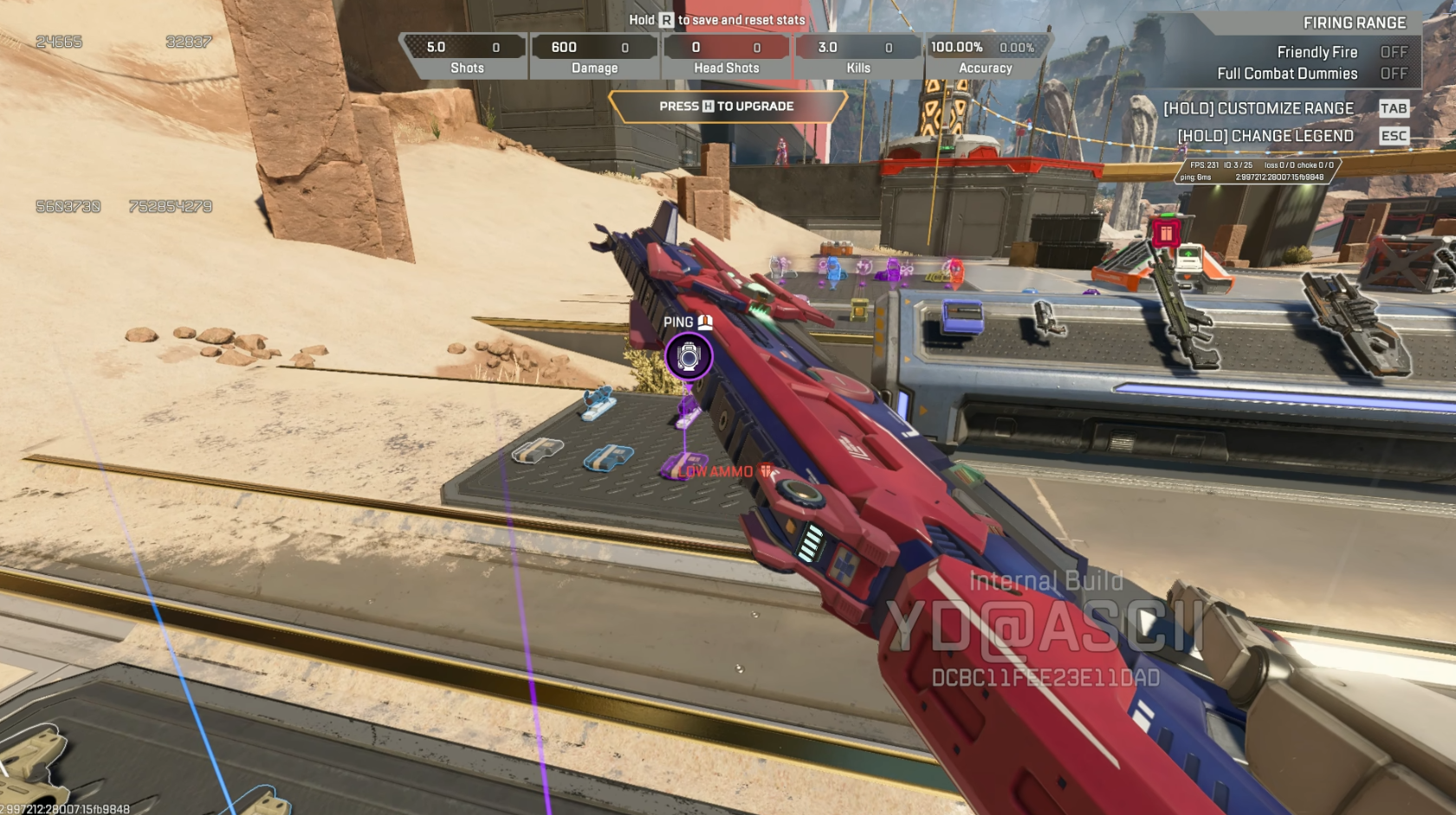Select the purple ping marker icon

point(689,357)
